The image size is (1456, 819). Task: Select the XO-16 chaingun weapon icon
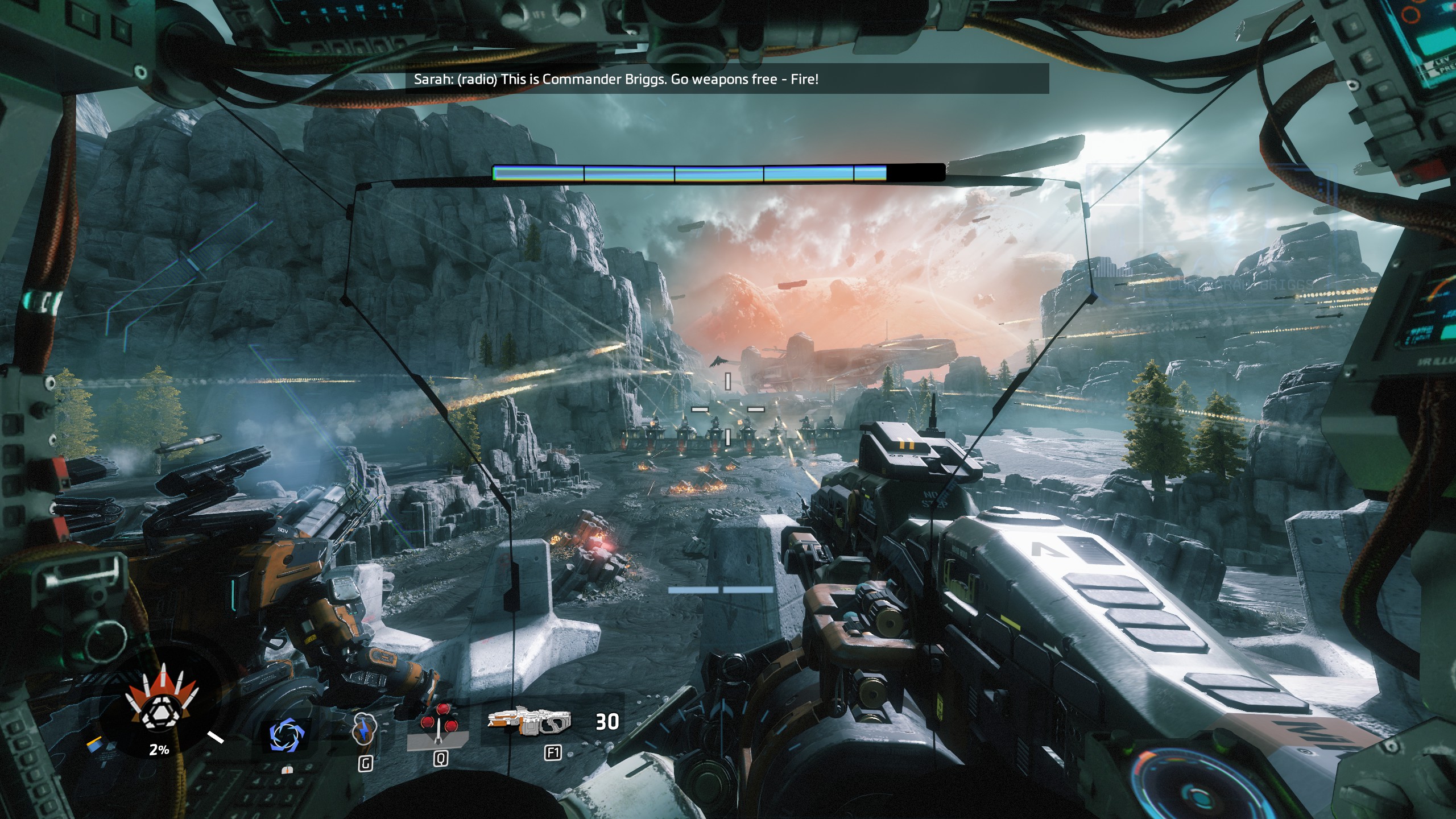pyautogui.click(x=529, y=722)
